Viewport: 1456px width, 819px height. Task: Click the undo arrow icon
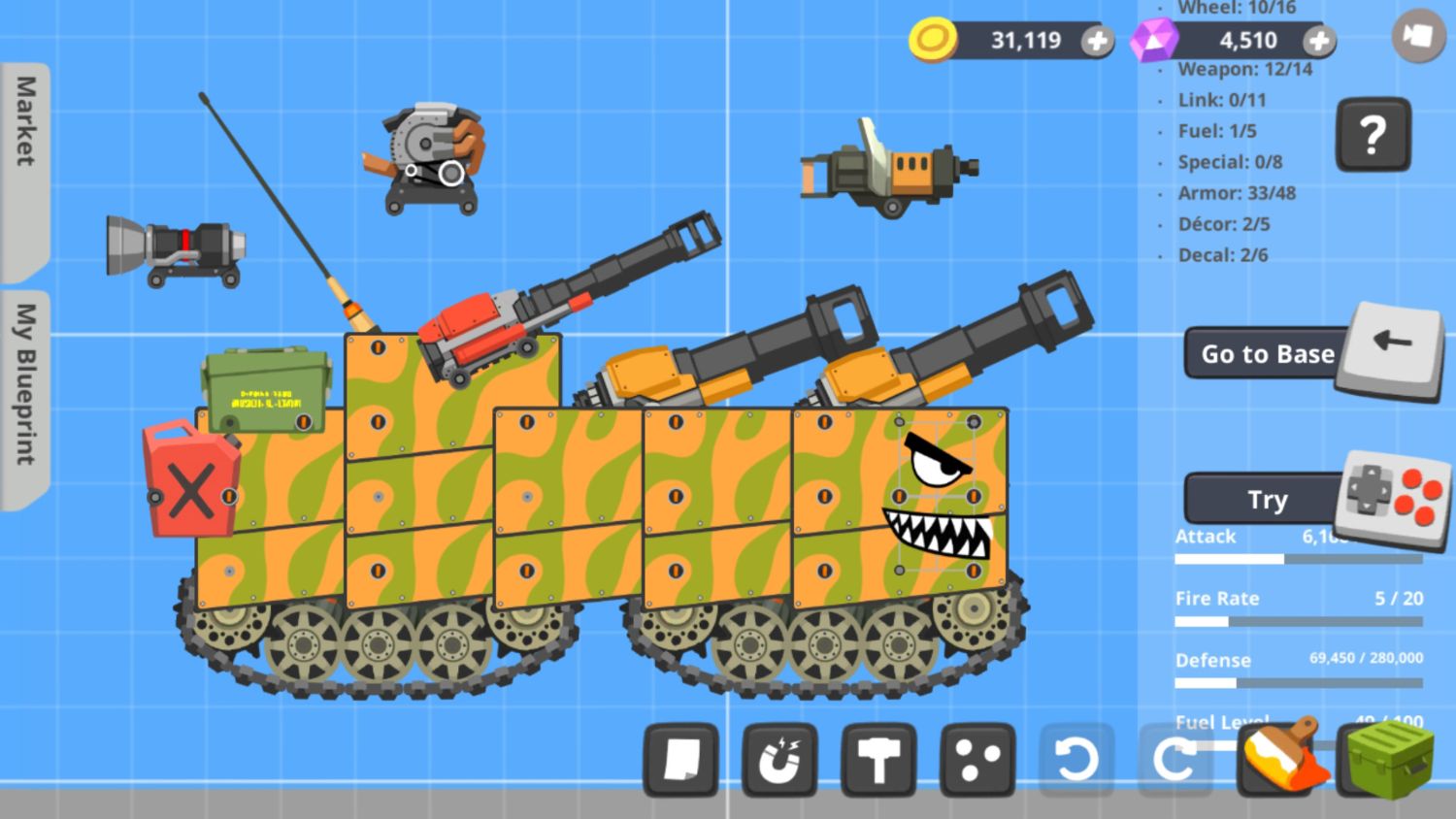[1076, 761]
